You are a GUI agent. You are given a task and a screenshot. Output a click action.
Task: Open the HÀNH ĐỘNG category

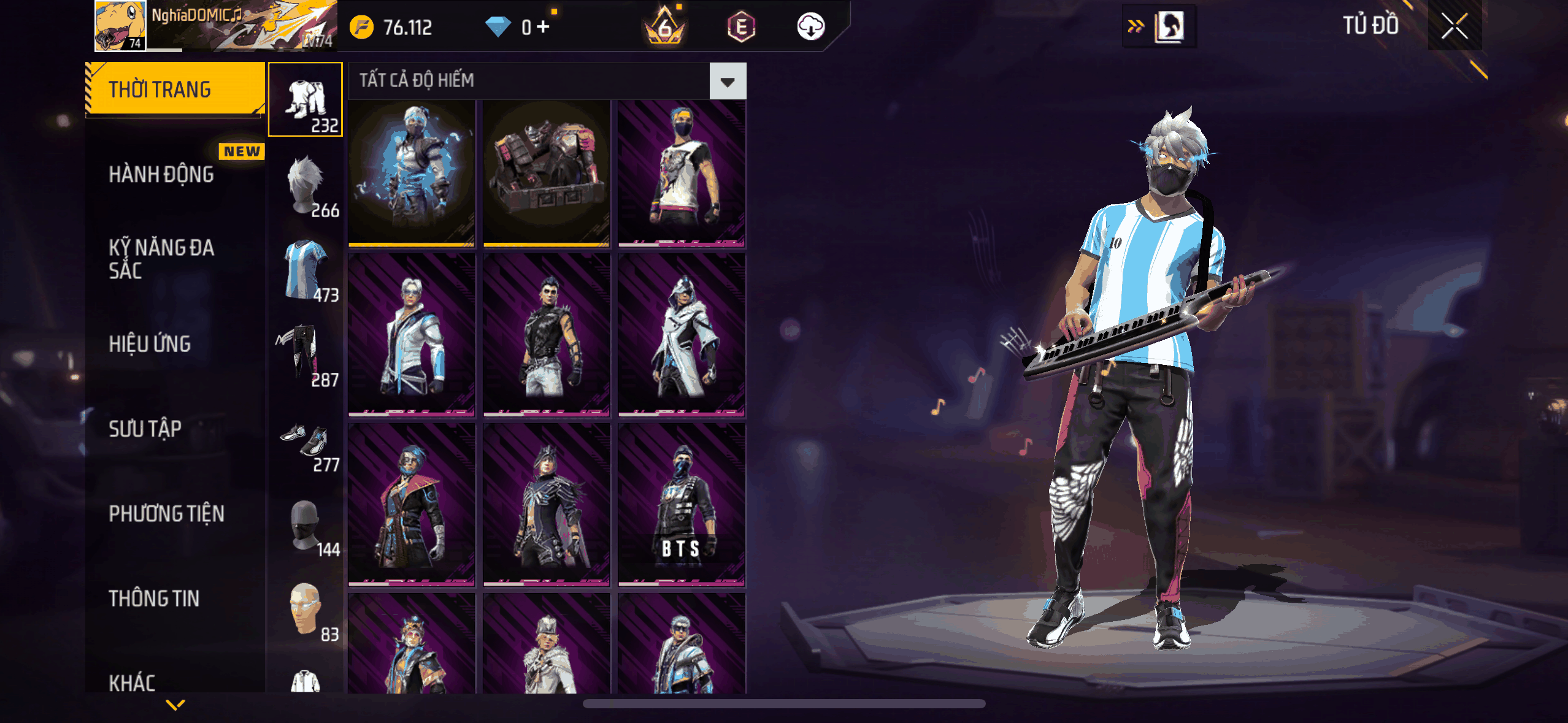coord(161,175)
